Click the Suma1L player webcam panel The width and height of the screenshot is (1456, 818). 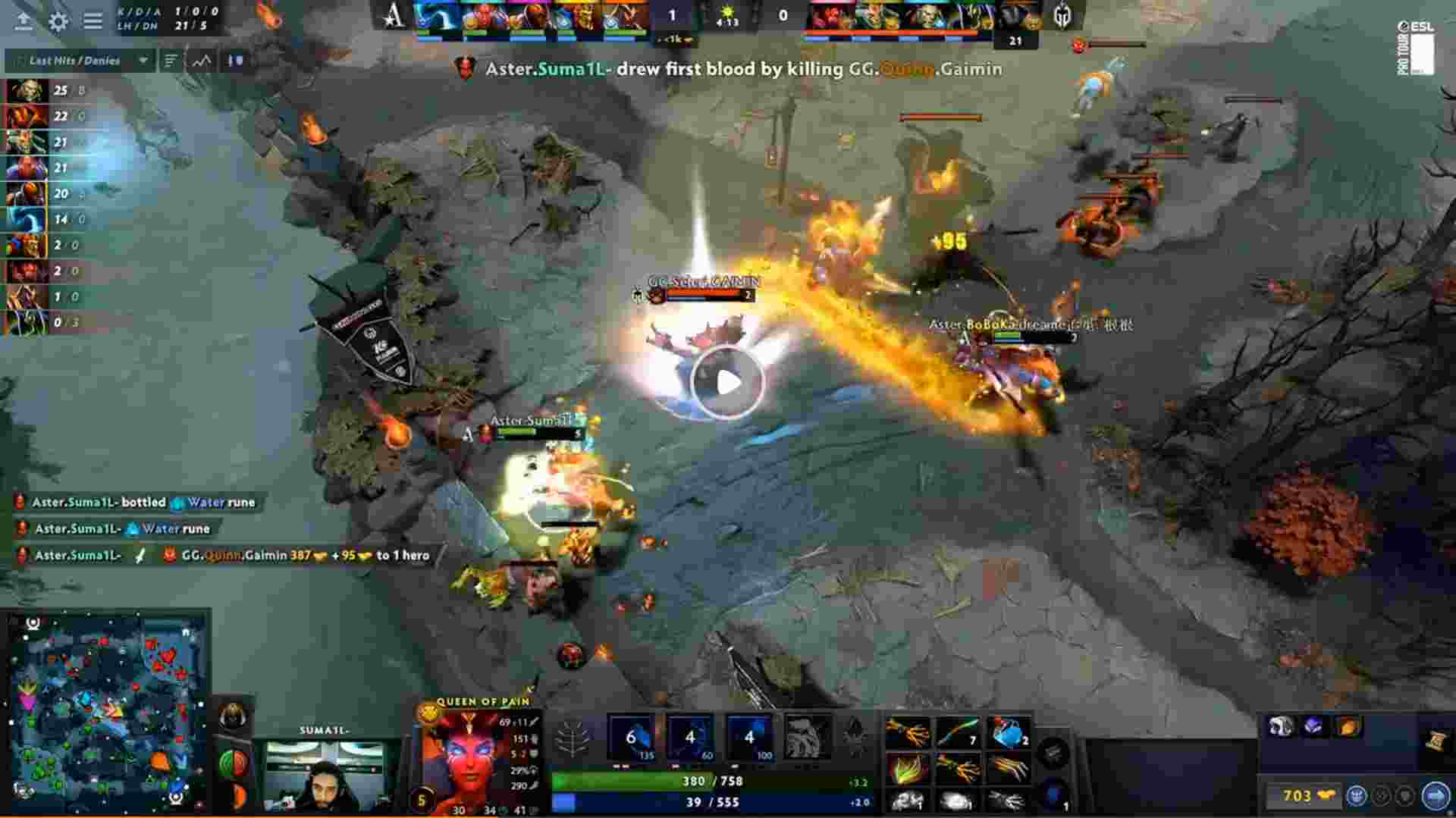pyautogui.click(x=325, y=773)
